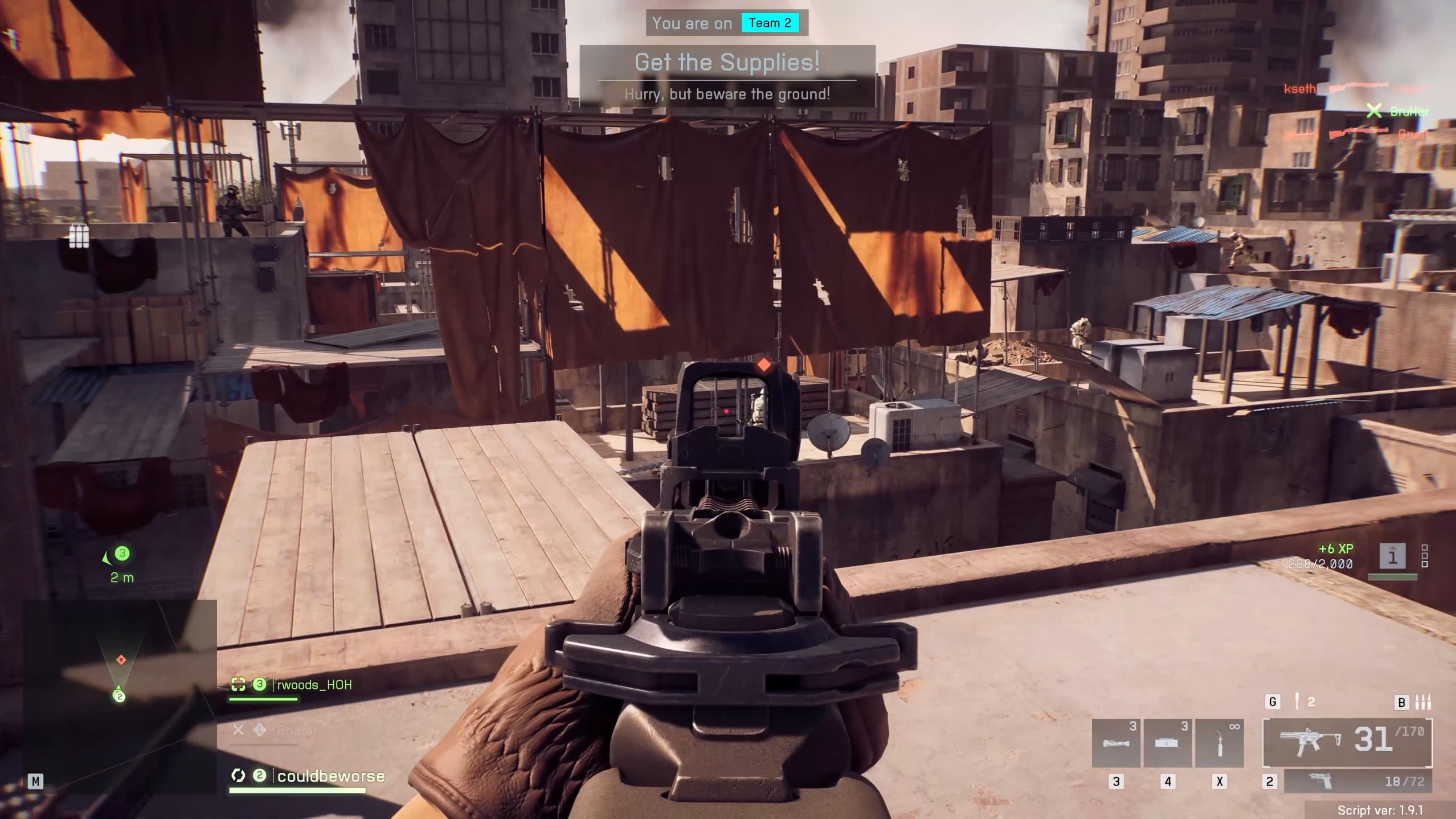The height and width of the screenshot is (819, 1456).
Task: Choose the flat box gadget in the hotbar
Action: click(1167, 743)
